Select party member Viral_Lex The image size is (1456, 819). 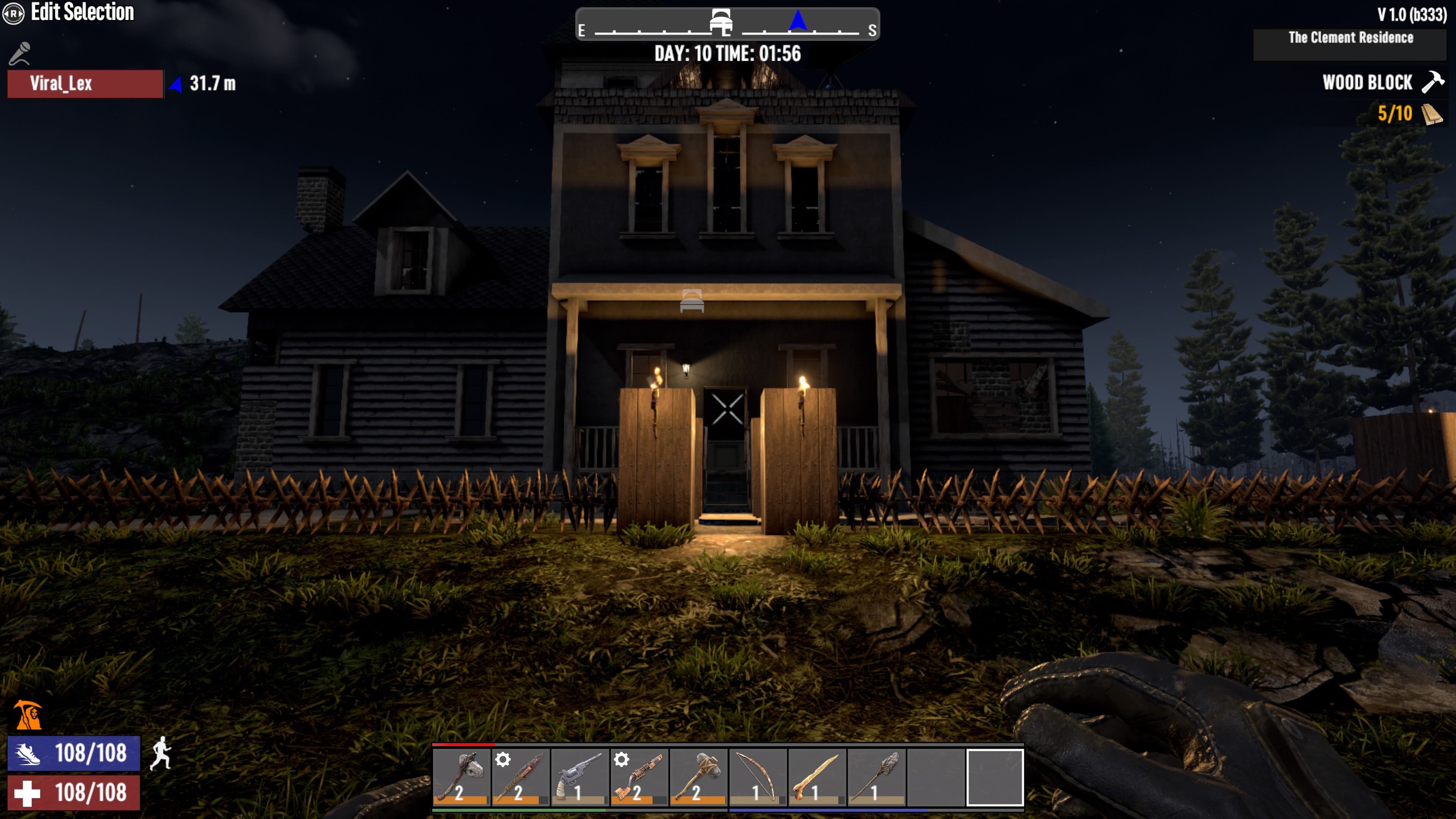pos(85,84)
